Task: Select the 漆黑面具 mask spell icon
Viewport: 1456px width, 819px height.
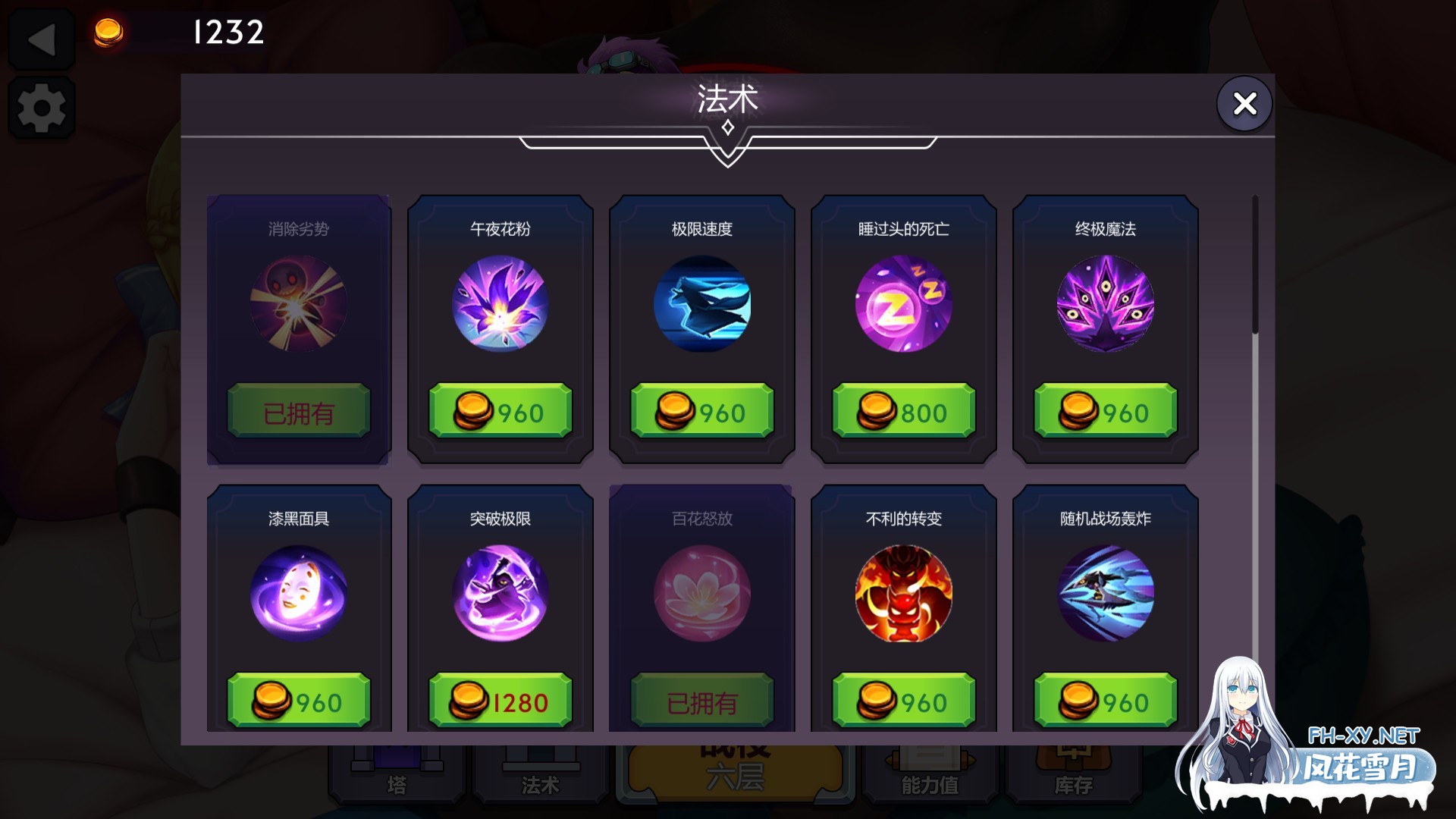Action: point(298,595)
